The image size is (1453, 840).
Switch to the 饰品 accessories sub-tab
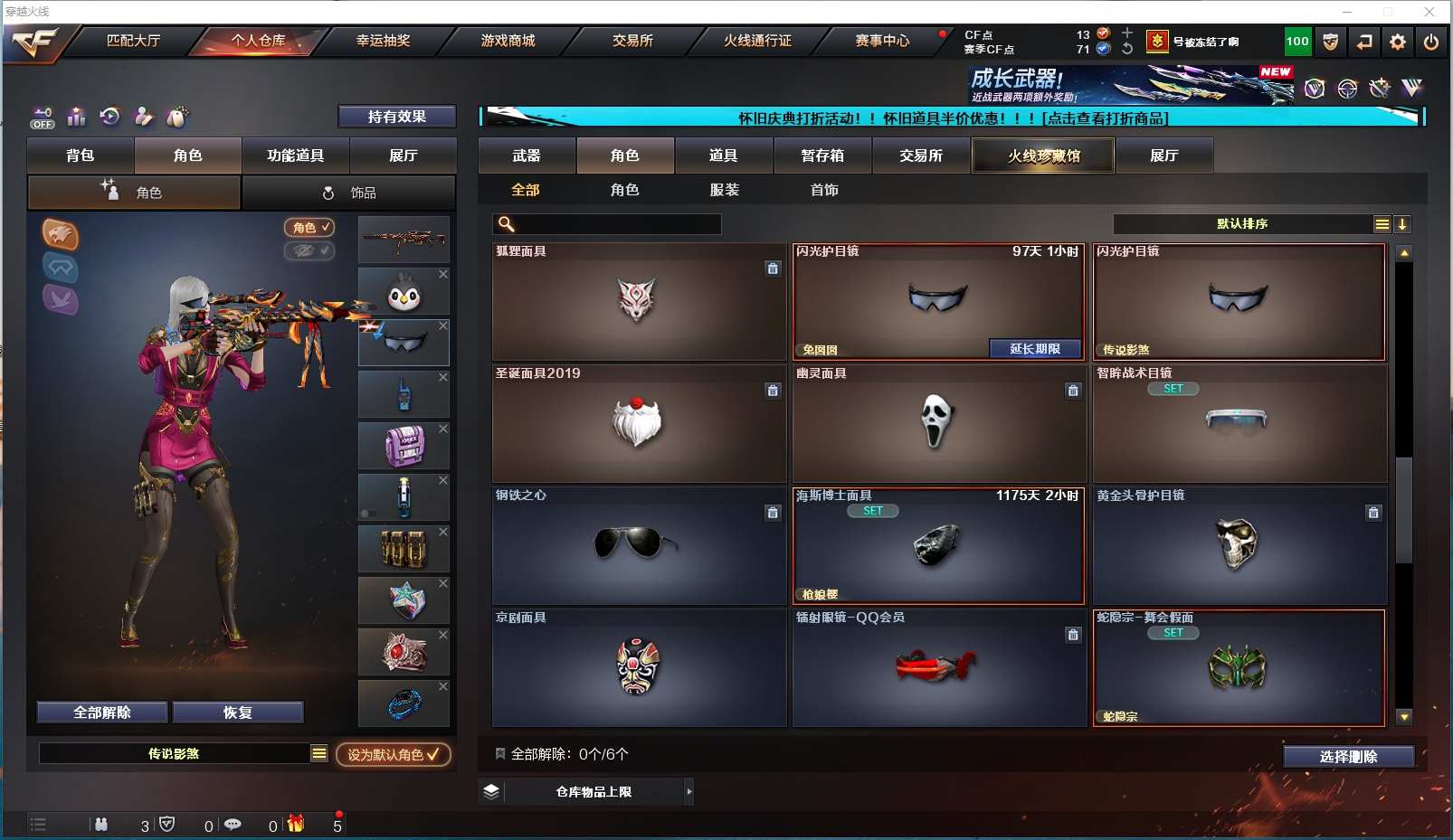(x=348, y=193)
